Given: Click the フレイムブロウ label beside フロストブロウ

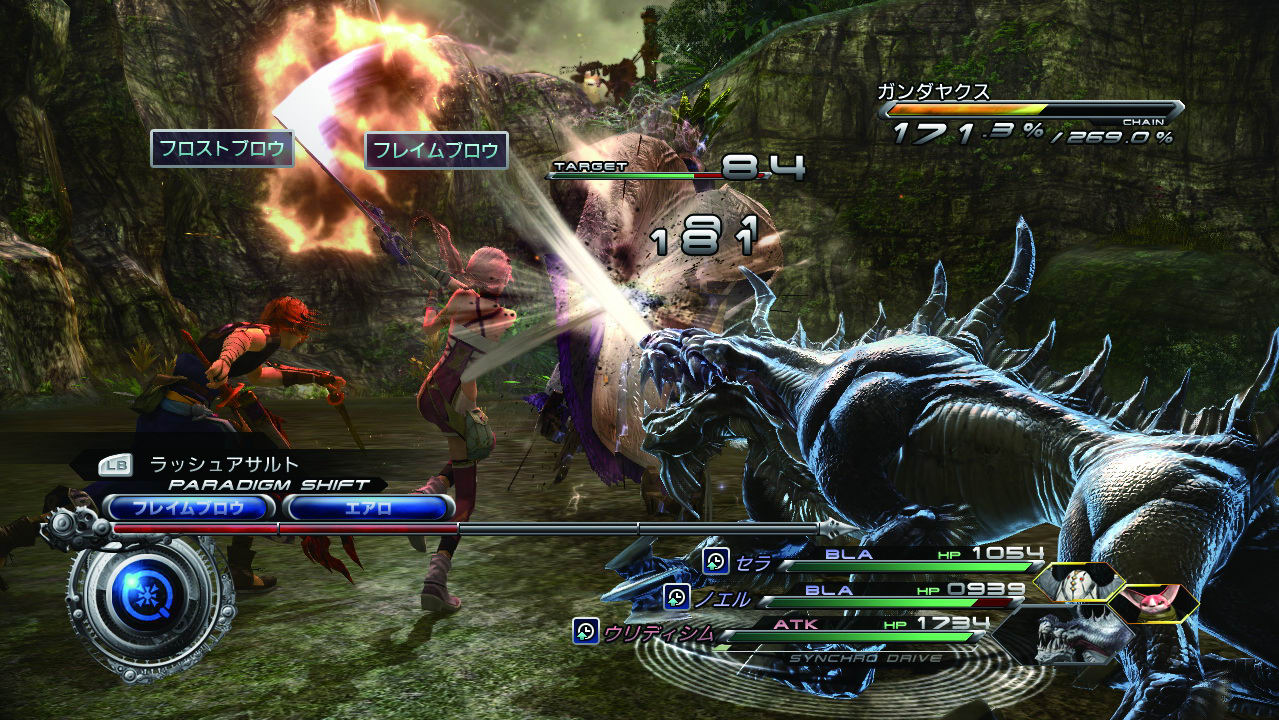Looking at the screenshot, I should (436, 151).
